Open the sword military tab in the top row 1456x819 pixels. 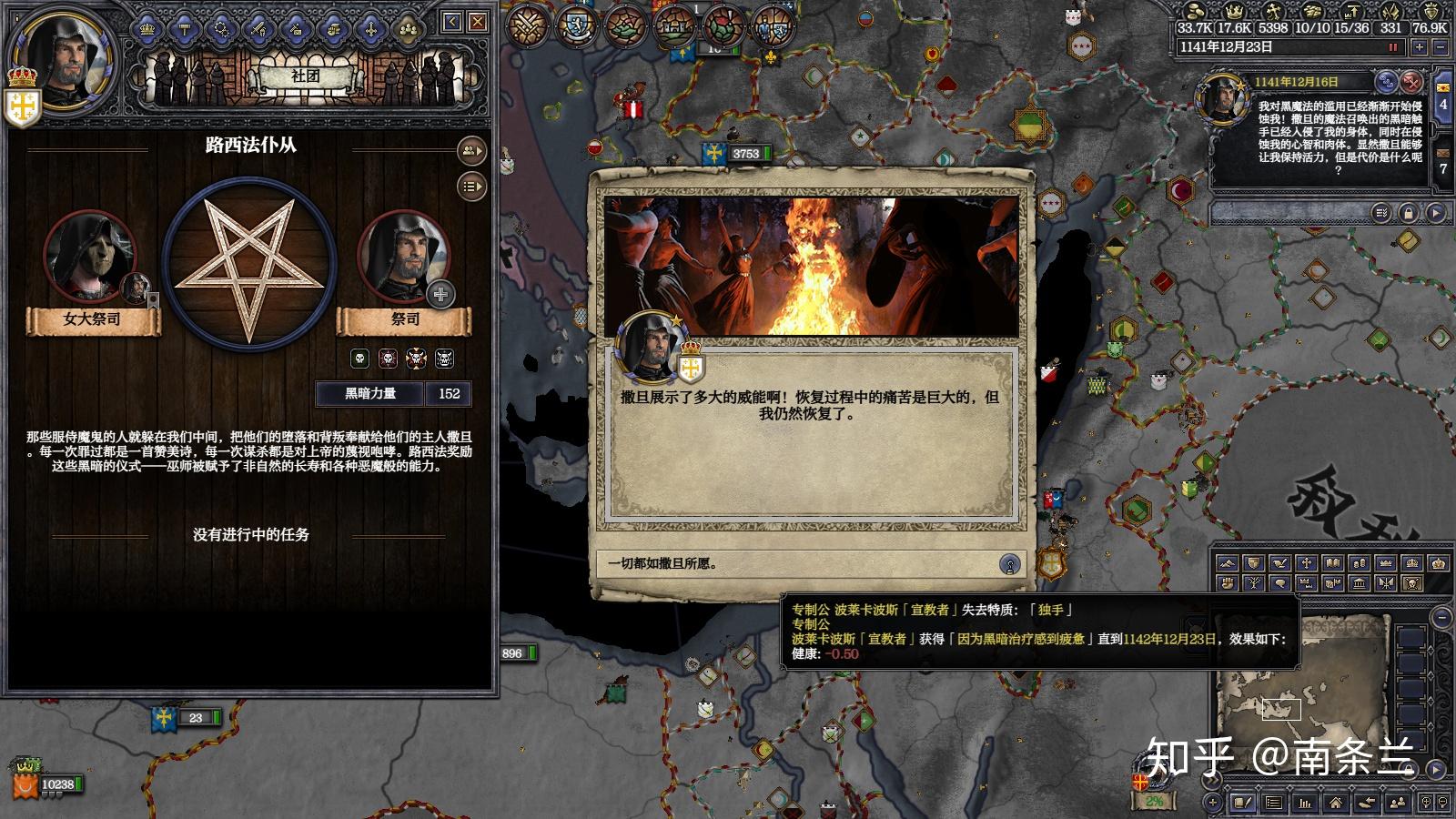click(258, 30)
